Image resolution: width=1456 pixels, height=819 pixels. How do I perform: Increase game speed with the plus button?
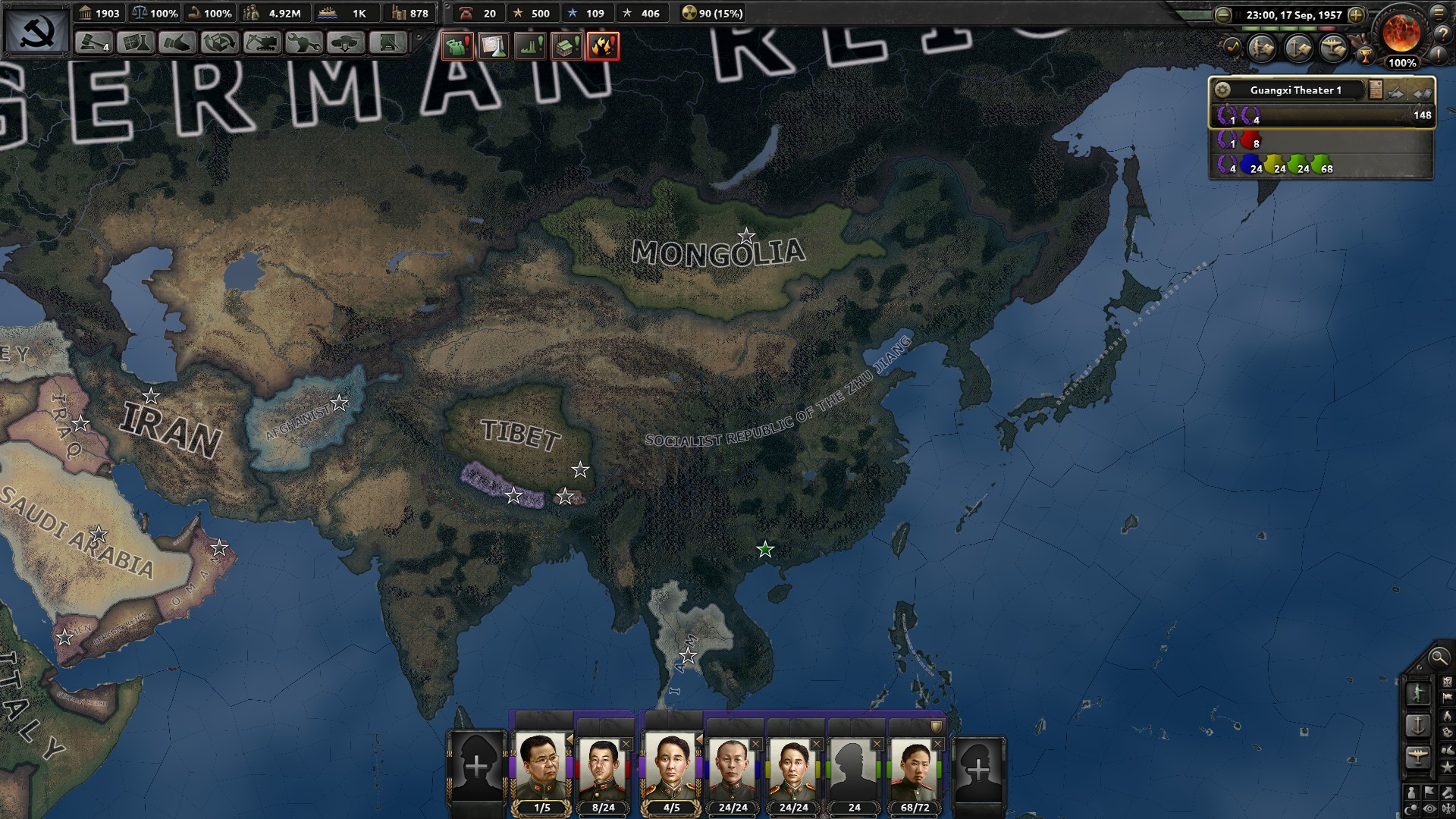(x=1357, y=14)
